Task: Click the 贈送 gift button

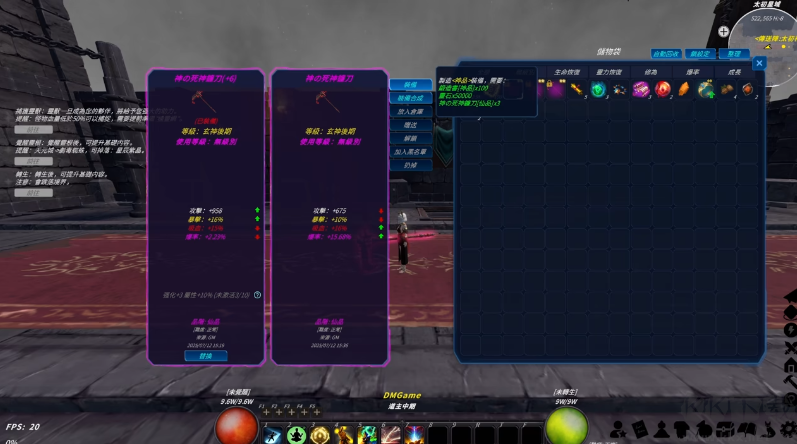Action: click(410, 126)
